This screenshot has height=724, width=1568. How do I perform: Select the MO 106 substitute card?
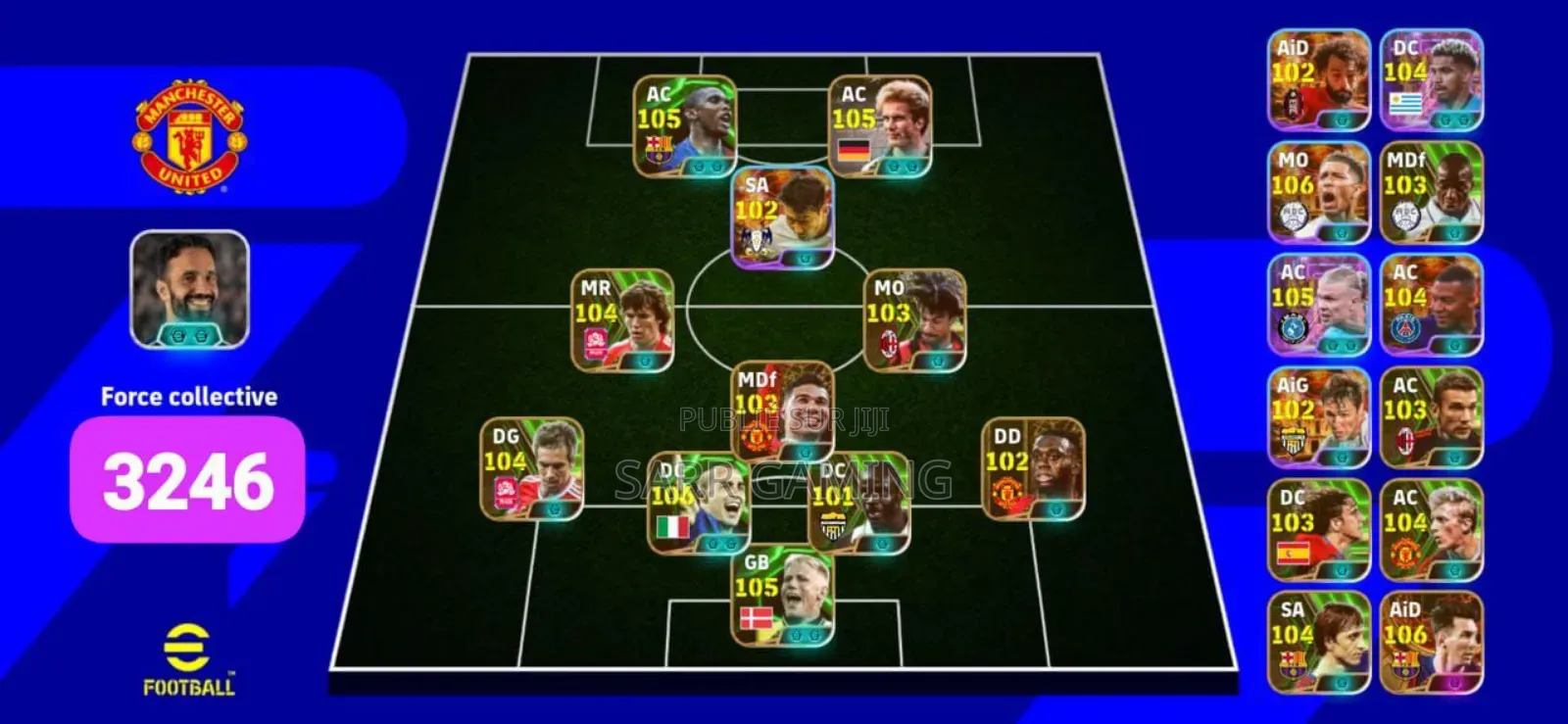(x=1318, y=193)
